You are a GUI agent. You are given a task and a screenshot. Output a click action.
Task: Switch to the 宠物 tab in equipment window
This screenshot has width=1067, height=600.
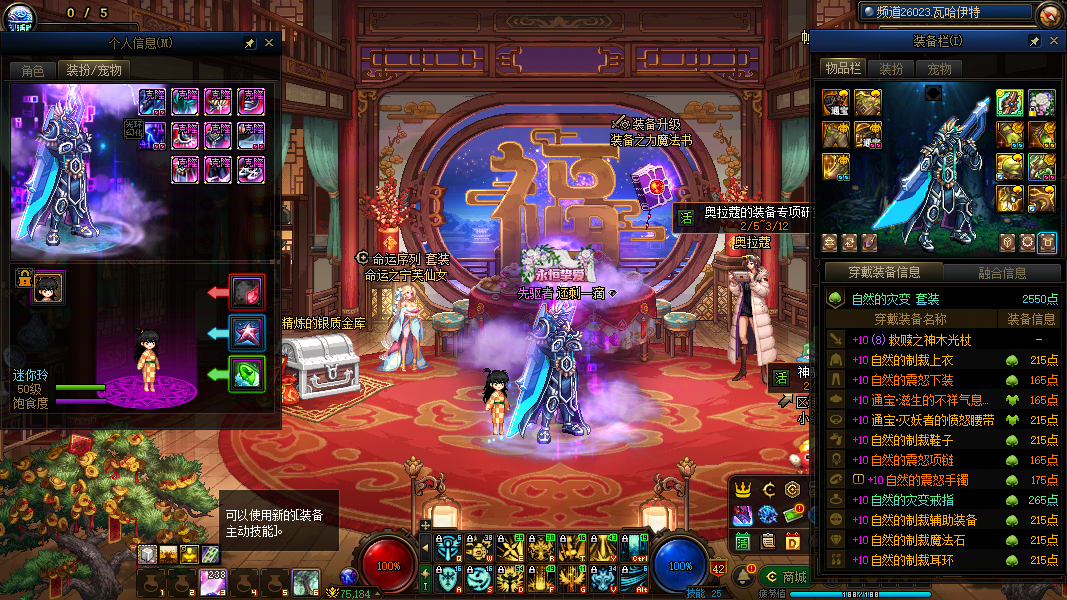(939, 69)
